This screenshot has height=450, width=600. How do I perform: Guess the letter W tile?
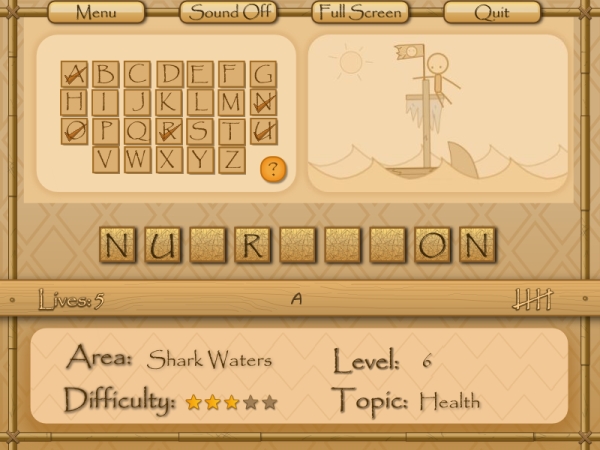click(x=138, y=159)
